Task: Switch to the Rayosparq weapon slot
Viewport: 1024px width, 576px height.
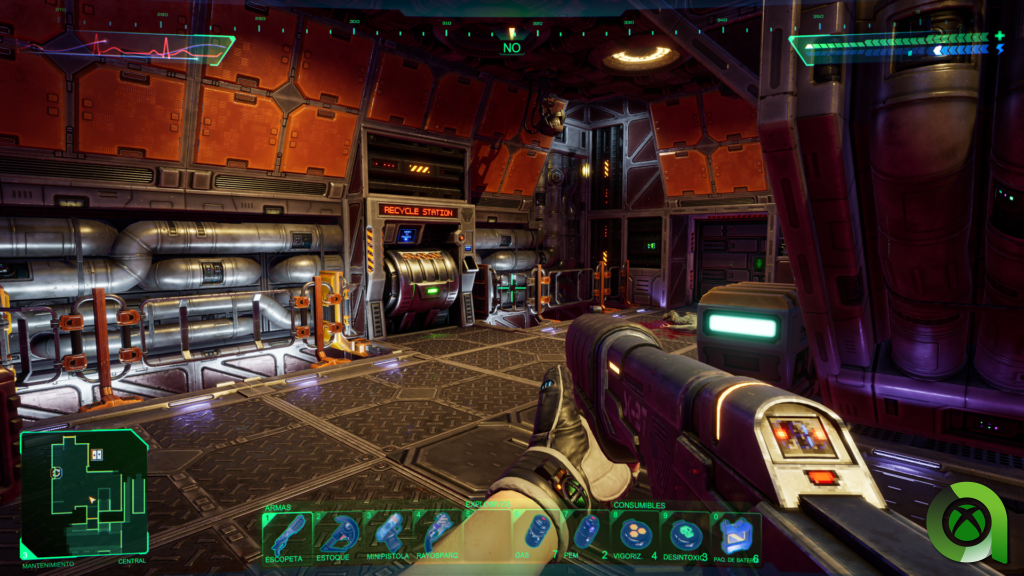Action: (437, 535)
